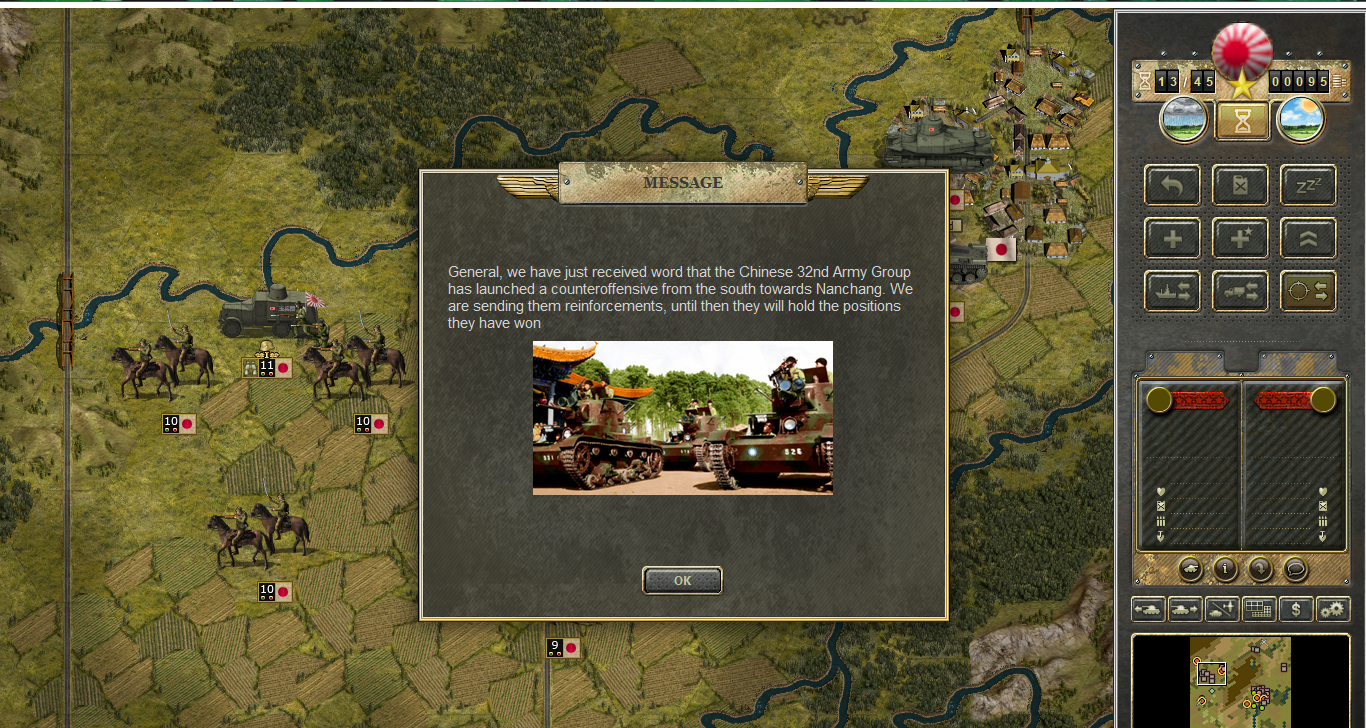The image size is (1366, 728).
Task: Toggle the ship embark button
Action: [x=1172, y=291]
